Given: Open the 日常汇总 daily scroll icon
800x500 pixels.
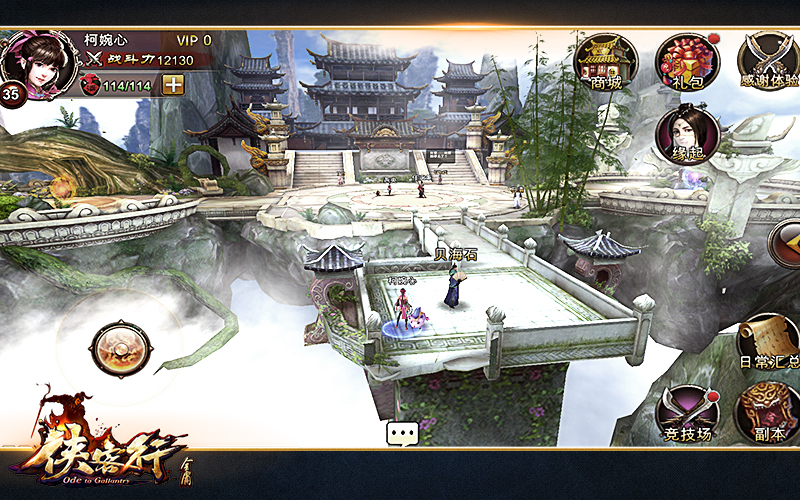Looking at the screenshot, I should point(768,342).
